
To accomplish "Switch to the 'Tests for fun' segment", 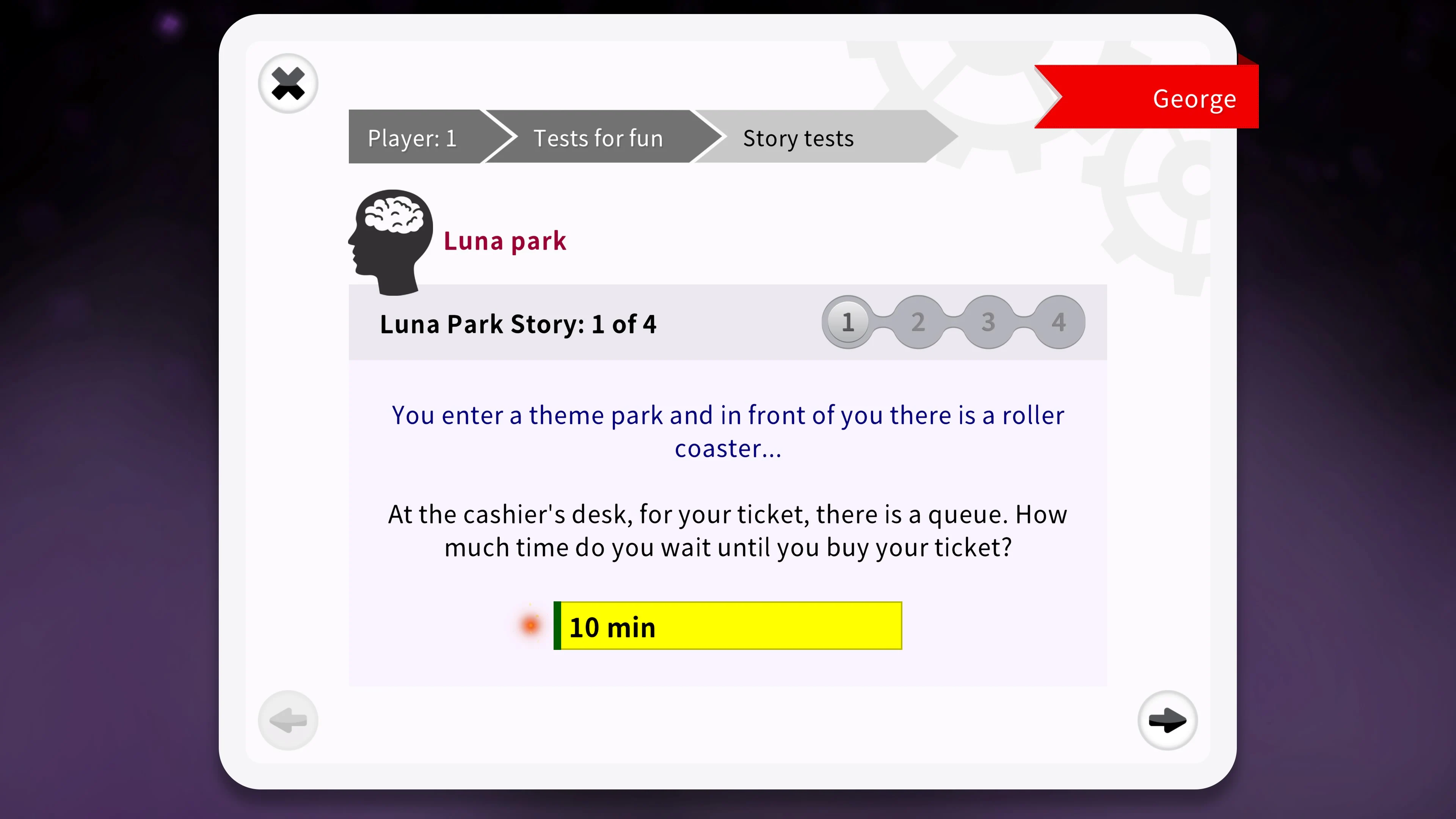I will point(598,137).
